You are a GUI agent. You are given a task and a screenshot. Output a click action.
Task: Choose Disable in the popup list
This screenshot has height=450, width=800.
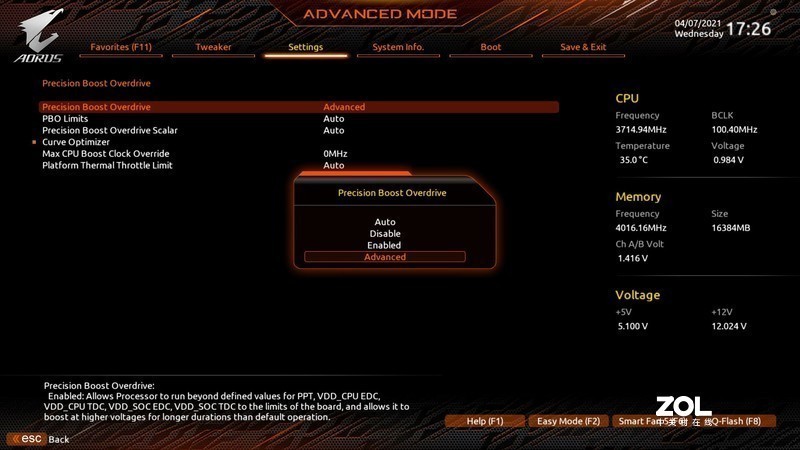[x=385, y=234]
